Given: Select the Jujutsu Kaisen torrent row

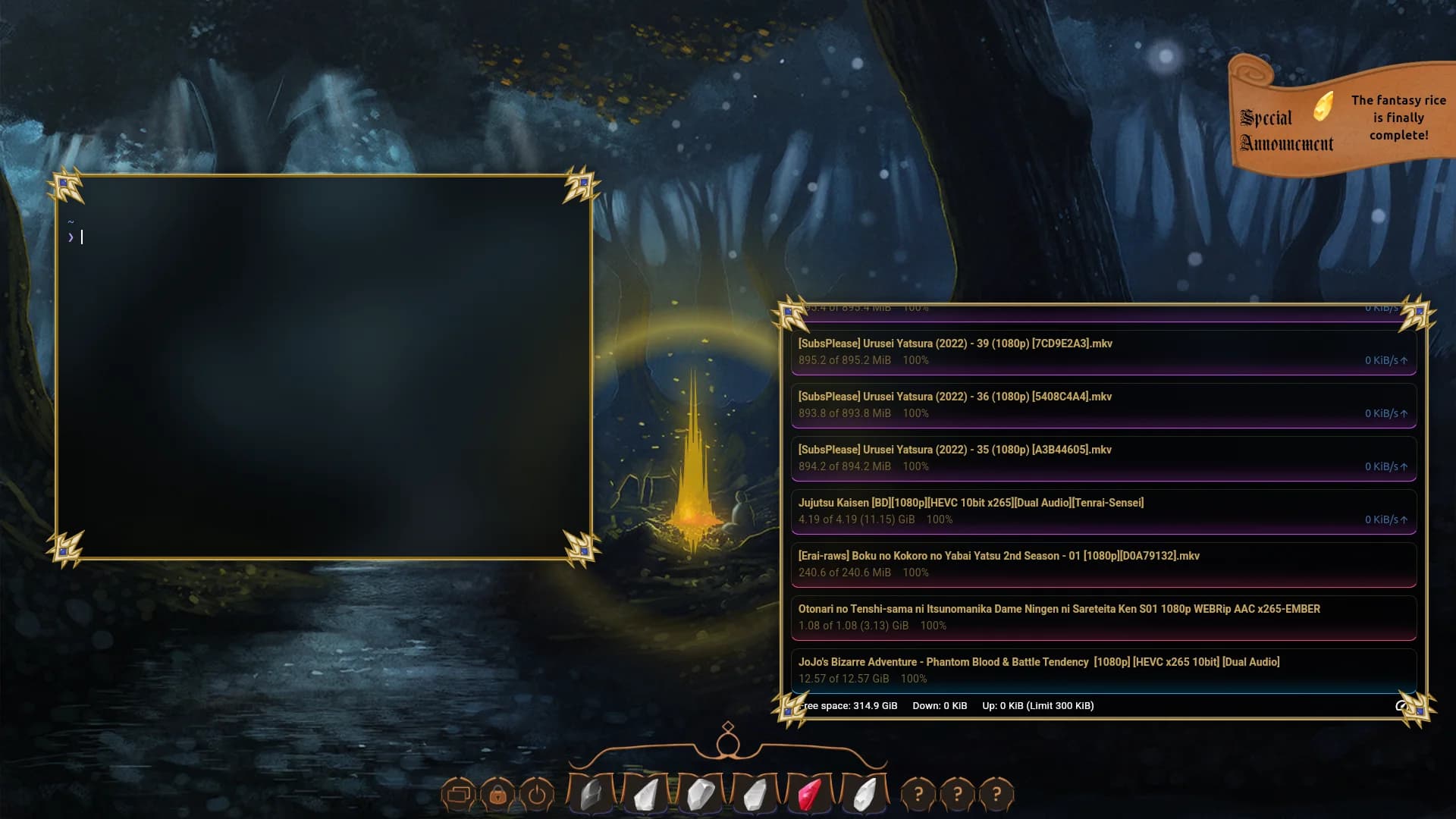Looking at the screenshot, I should click(1103, 511).
